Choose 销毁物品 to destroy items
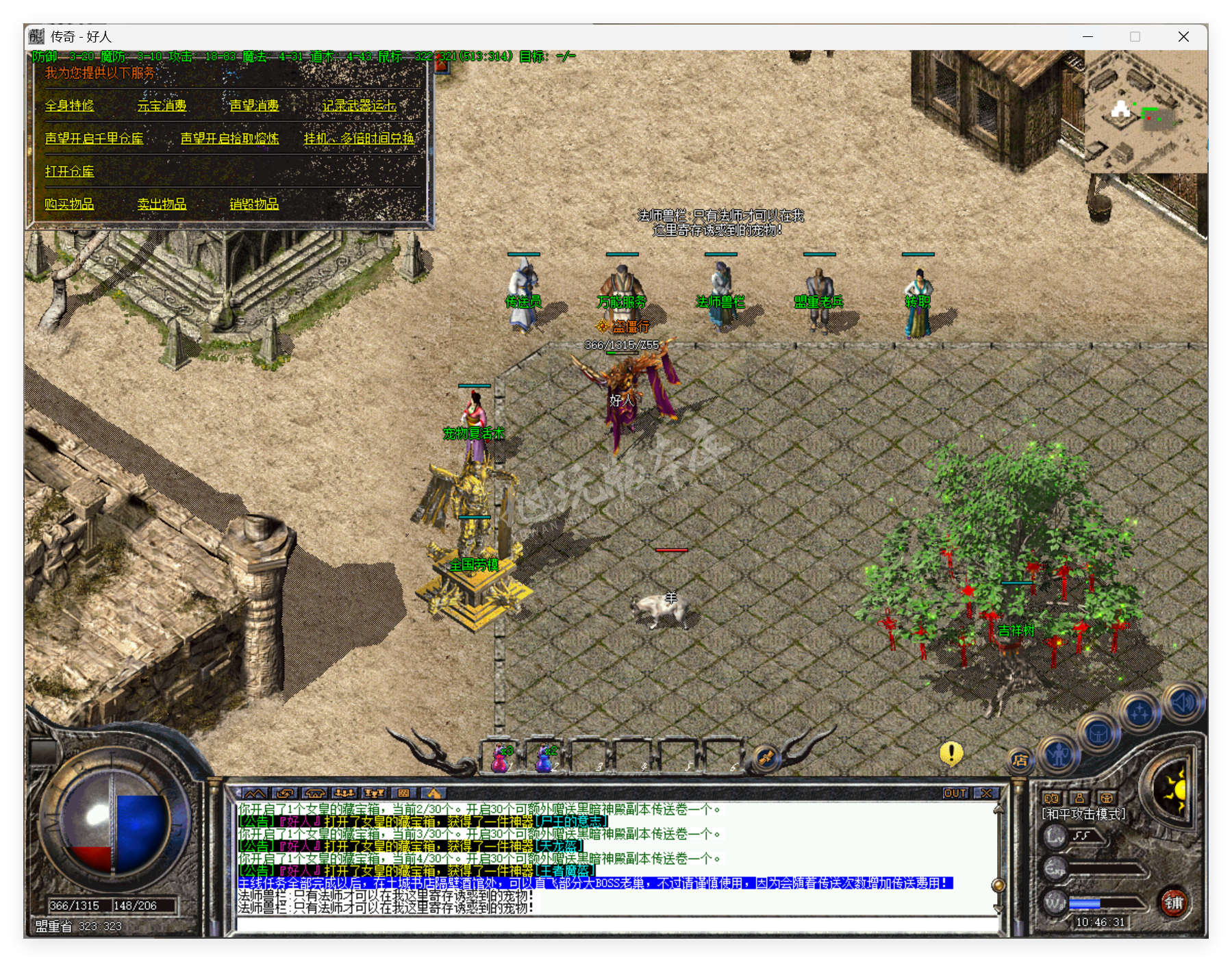This screenshot has height=962, width=1232. [x=254, y=204]
